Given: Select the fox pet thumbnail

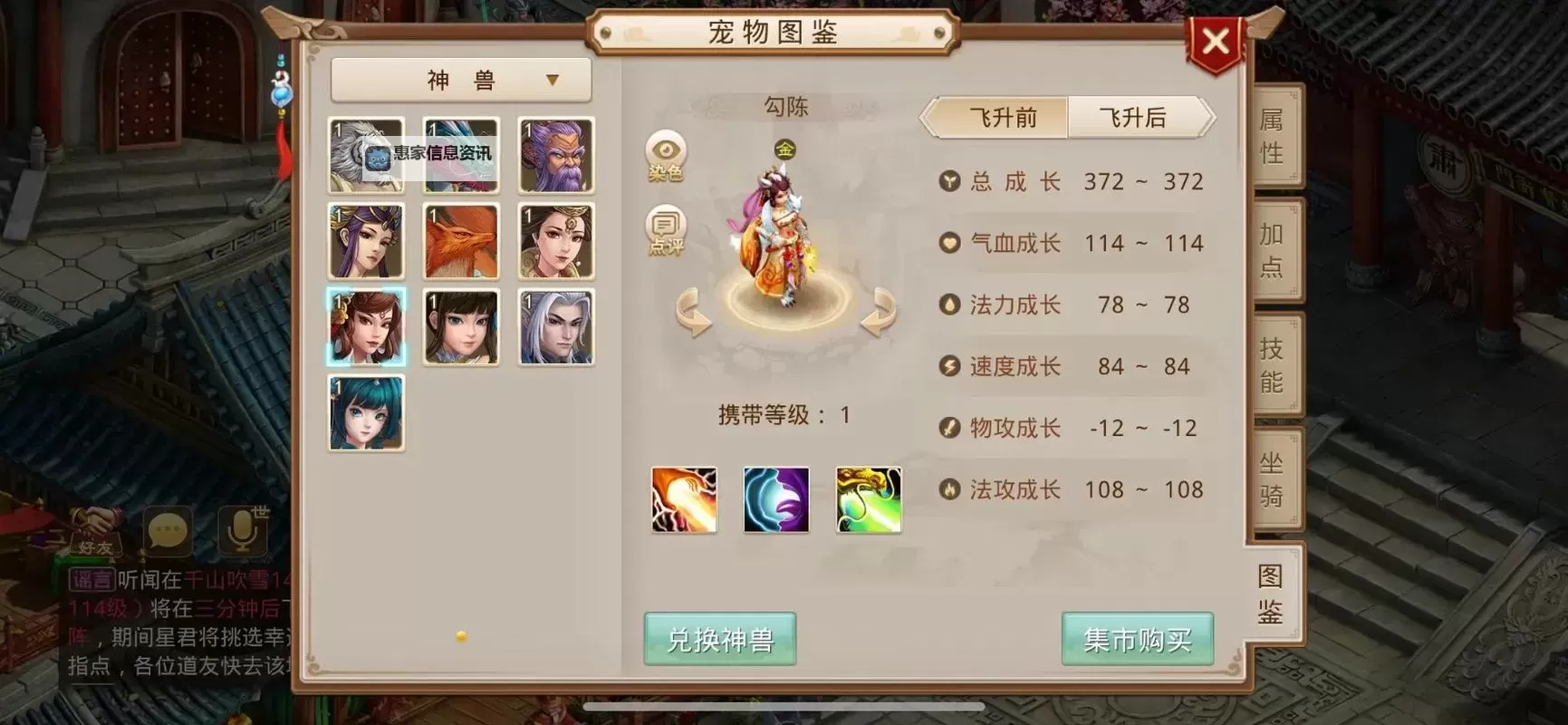Looking at the screenshot, I should pos(460,241).
